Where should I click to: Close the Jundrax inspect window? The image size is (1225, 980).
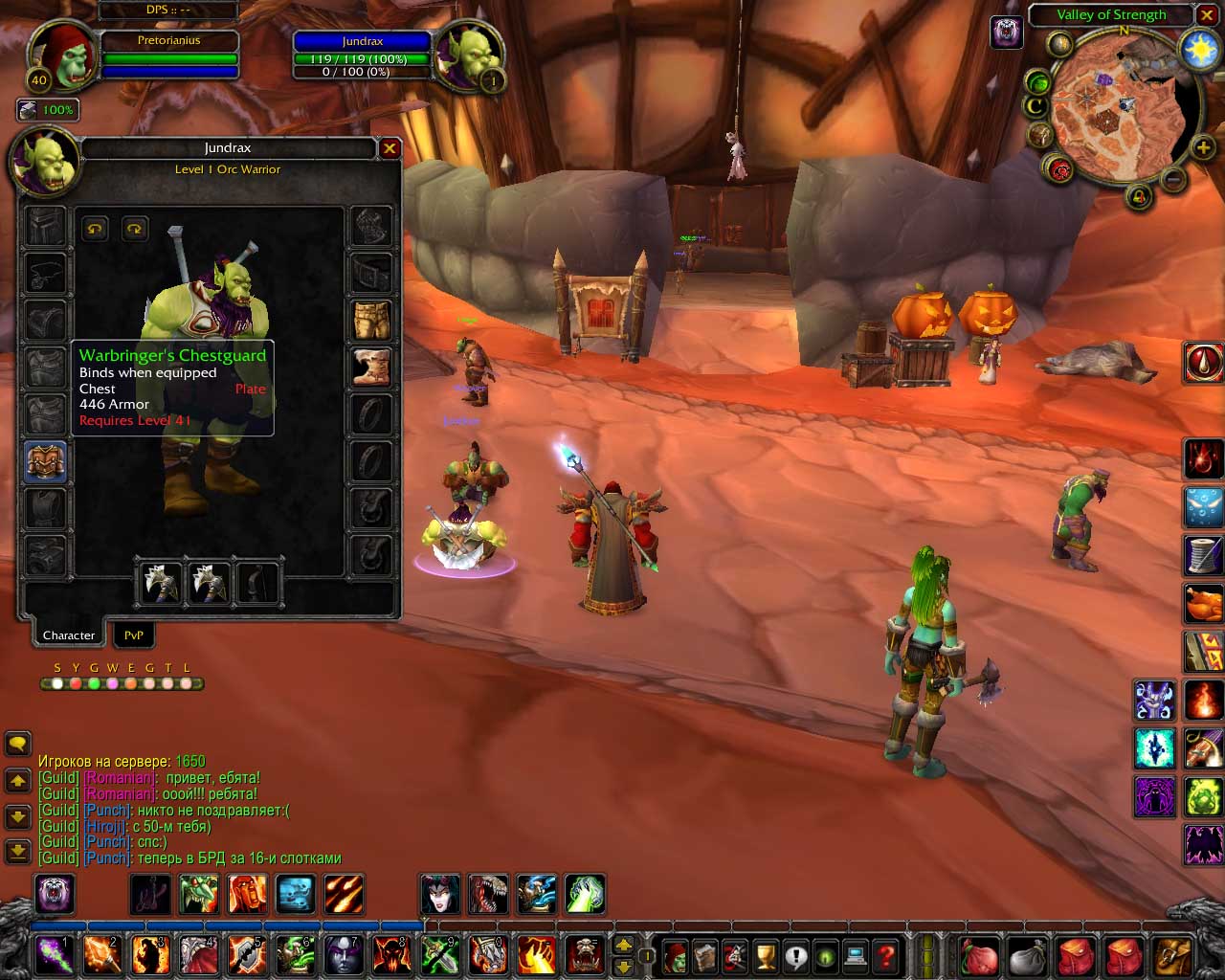[x=390, y=148]
